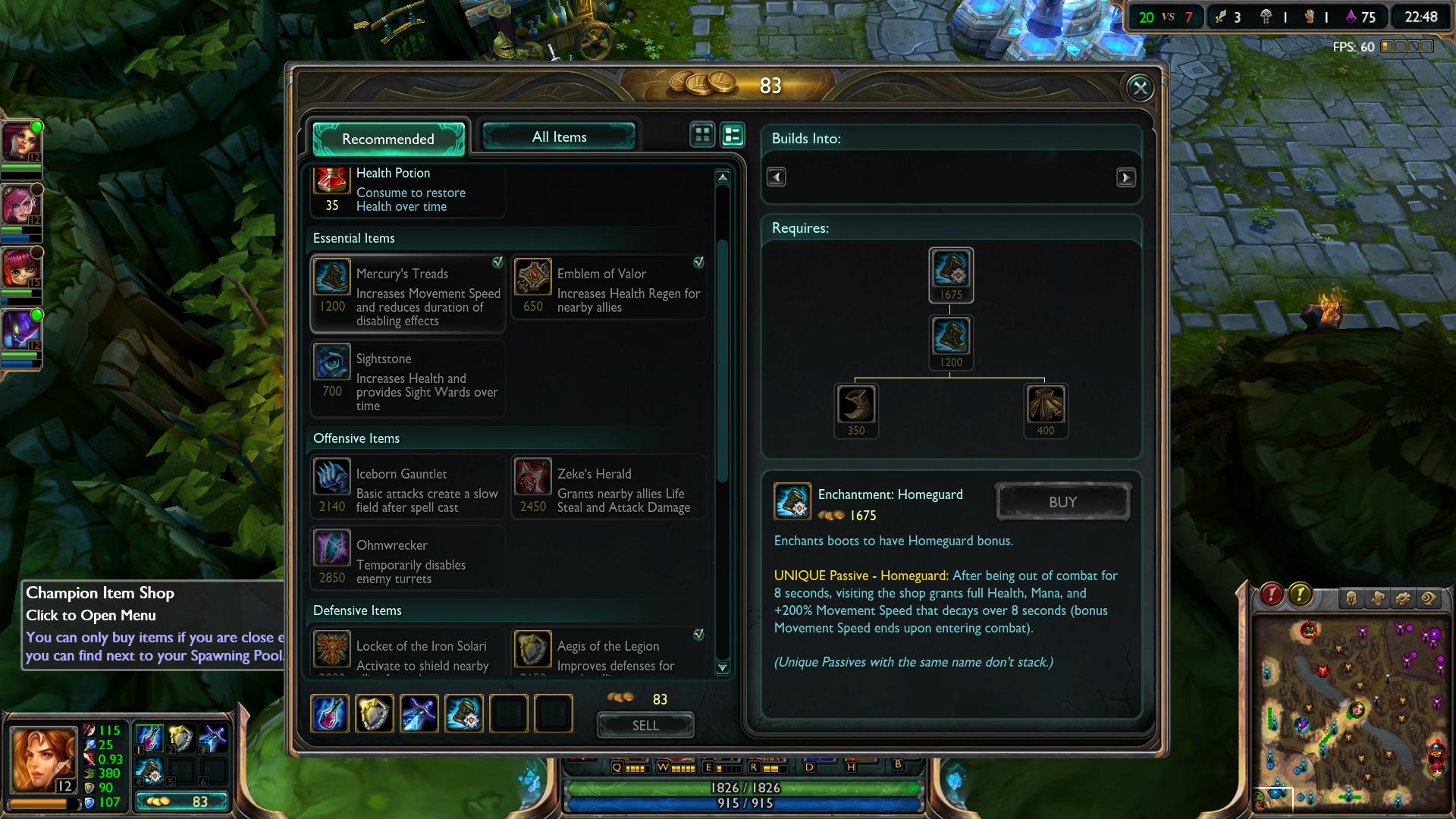Sell the selected item

pyautogui.click(x=645, y=725)
